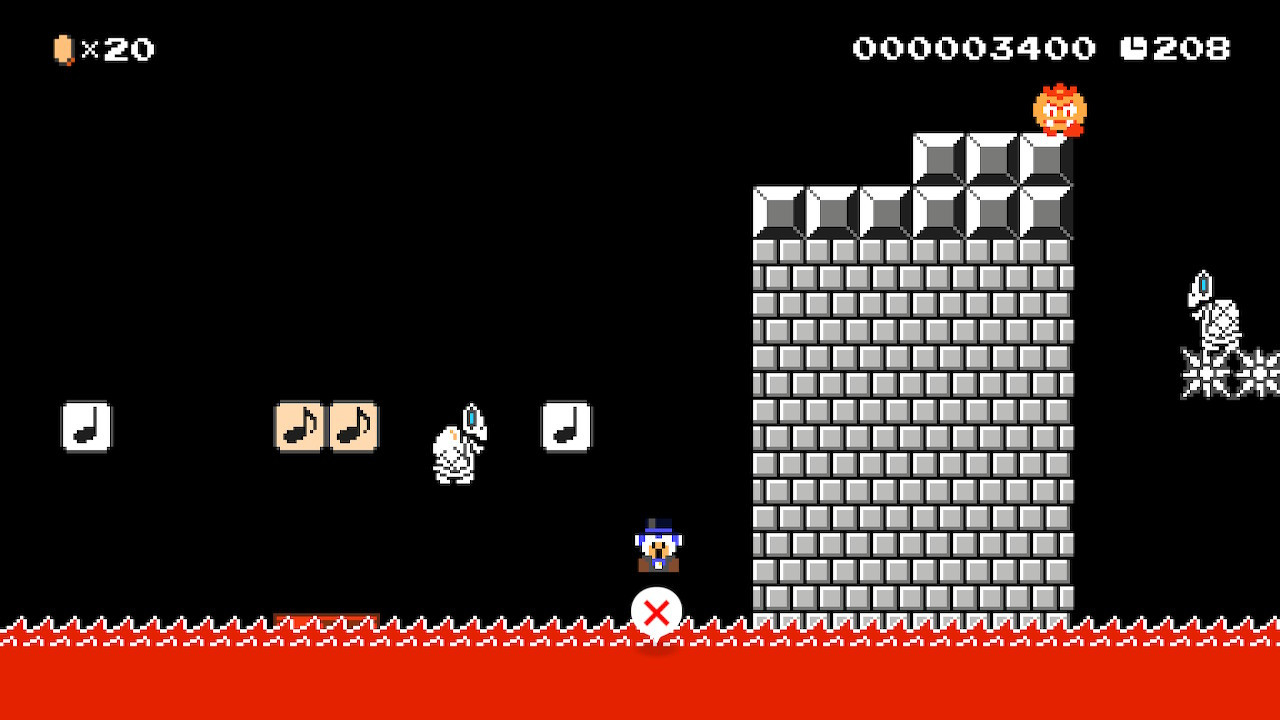Click the timer clock icon
The height and width of the screenshot is (720, 1280).
coord(1135,48)
